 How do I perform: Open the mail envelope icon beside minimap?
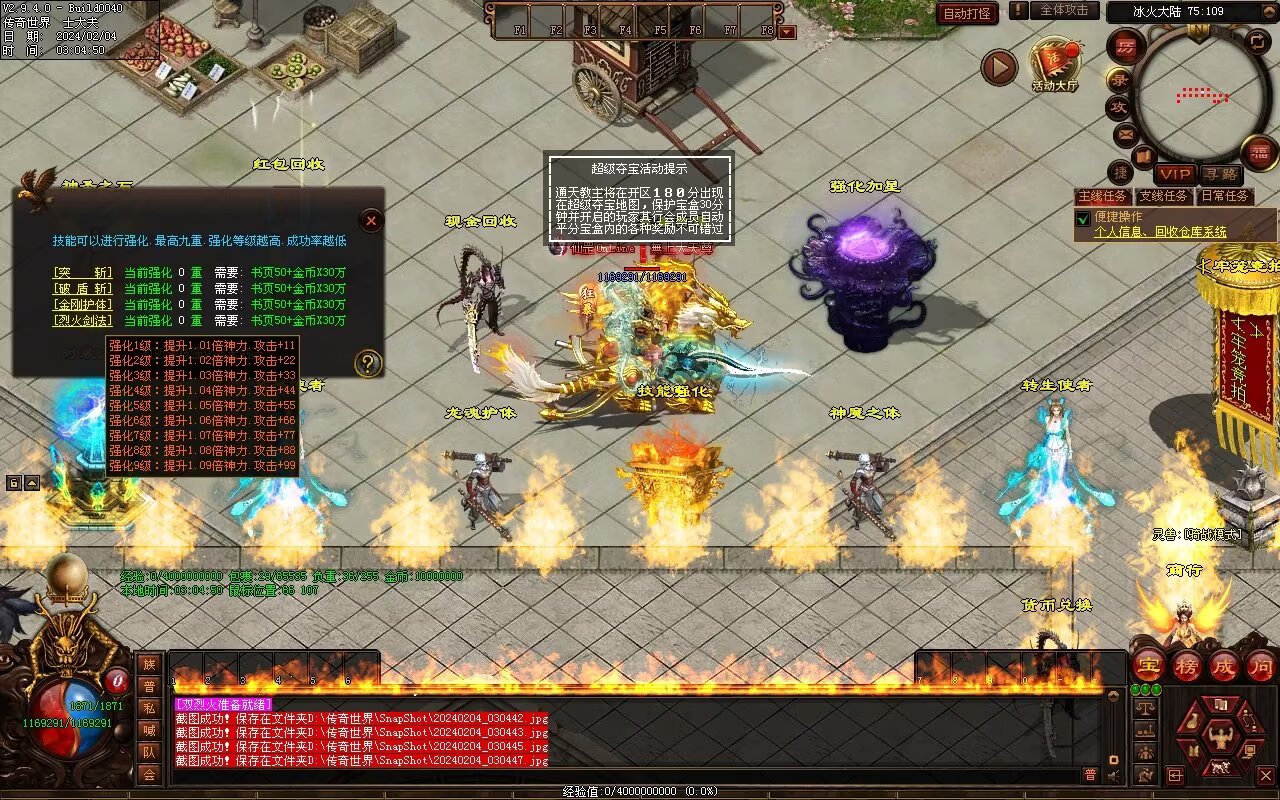pyautogui.click(x=1126, y=133)
